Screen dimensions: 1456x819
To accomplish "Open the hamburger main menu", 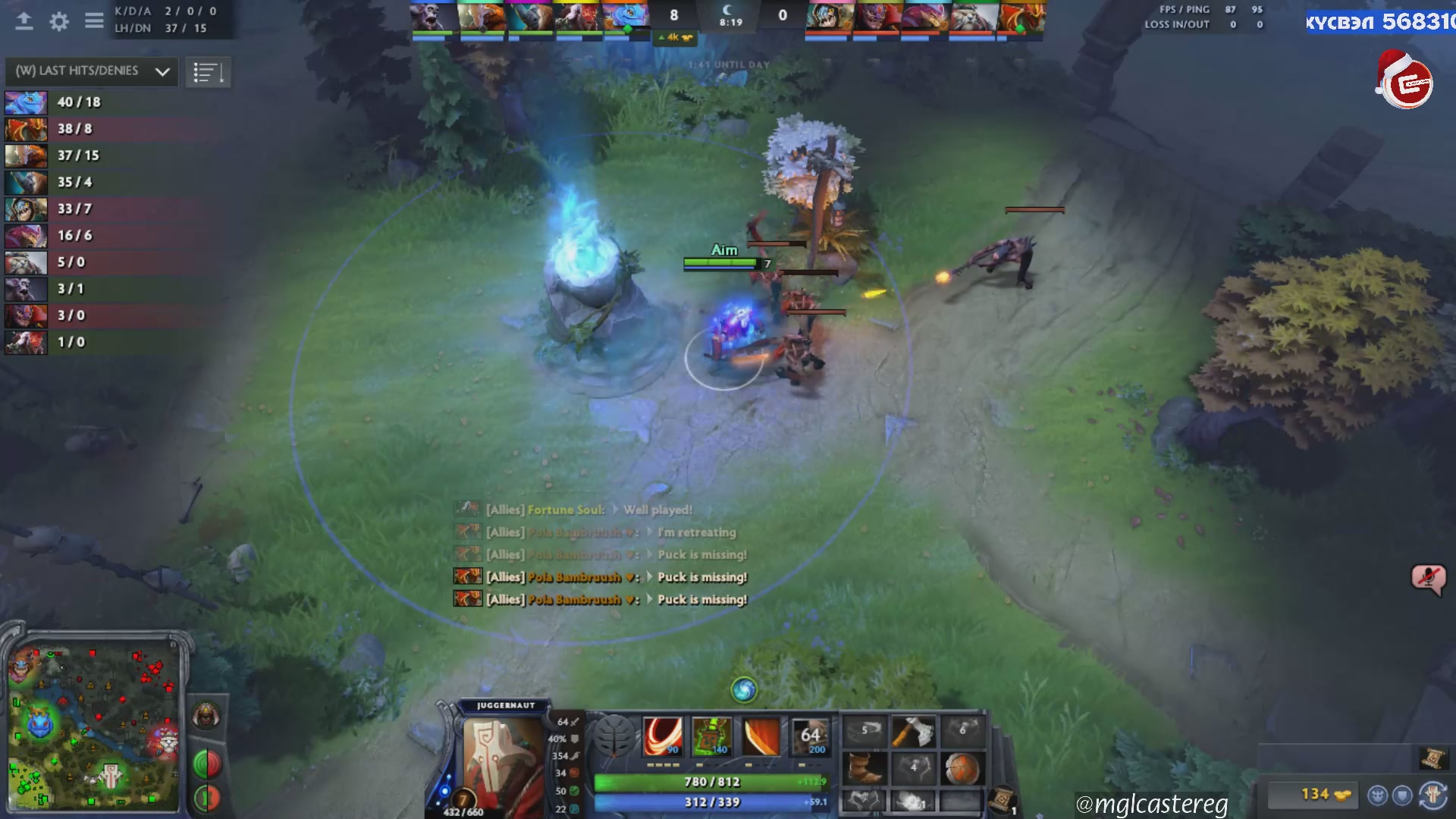I will tap(94, 21).
